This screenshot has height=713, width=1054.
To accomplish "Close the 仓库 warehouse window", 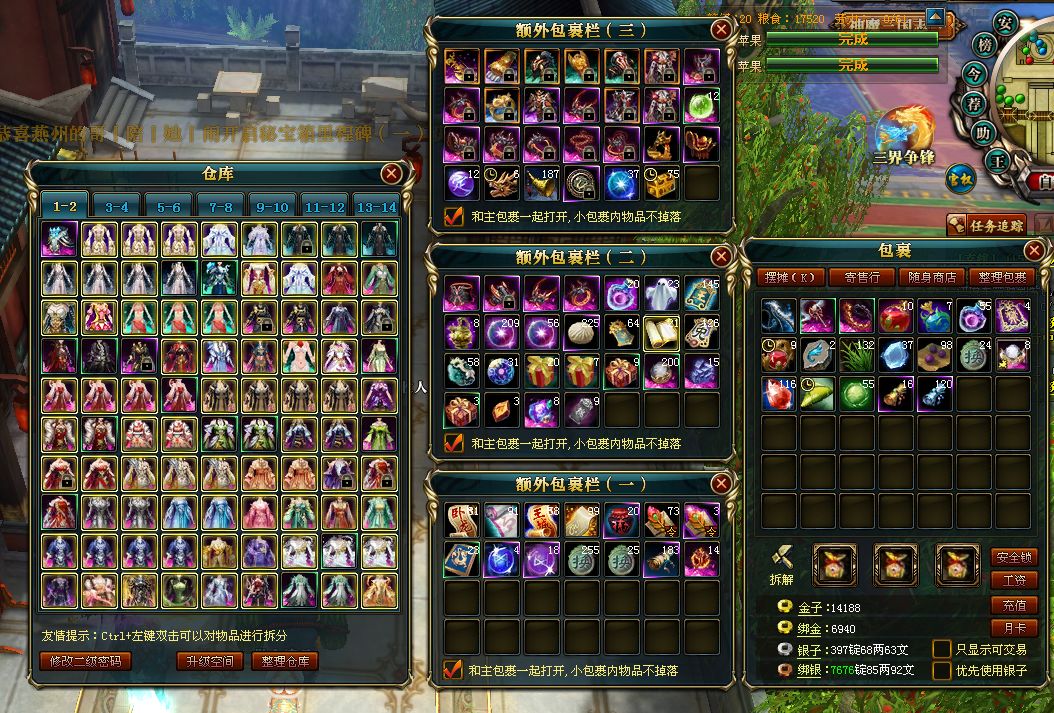I will pos(391,174).
